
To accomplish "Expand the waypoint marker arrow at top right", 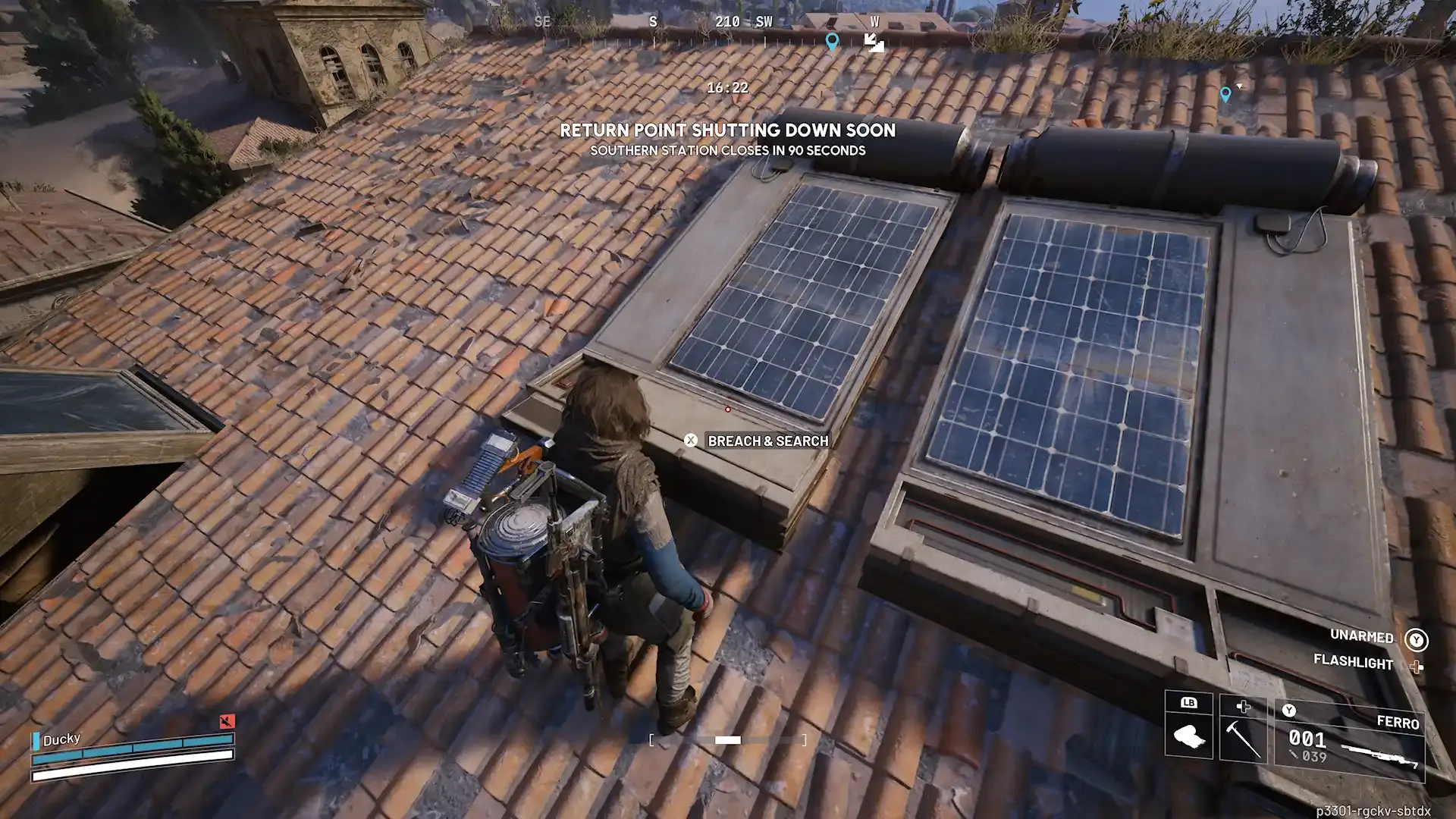I will (1239, 87).
